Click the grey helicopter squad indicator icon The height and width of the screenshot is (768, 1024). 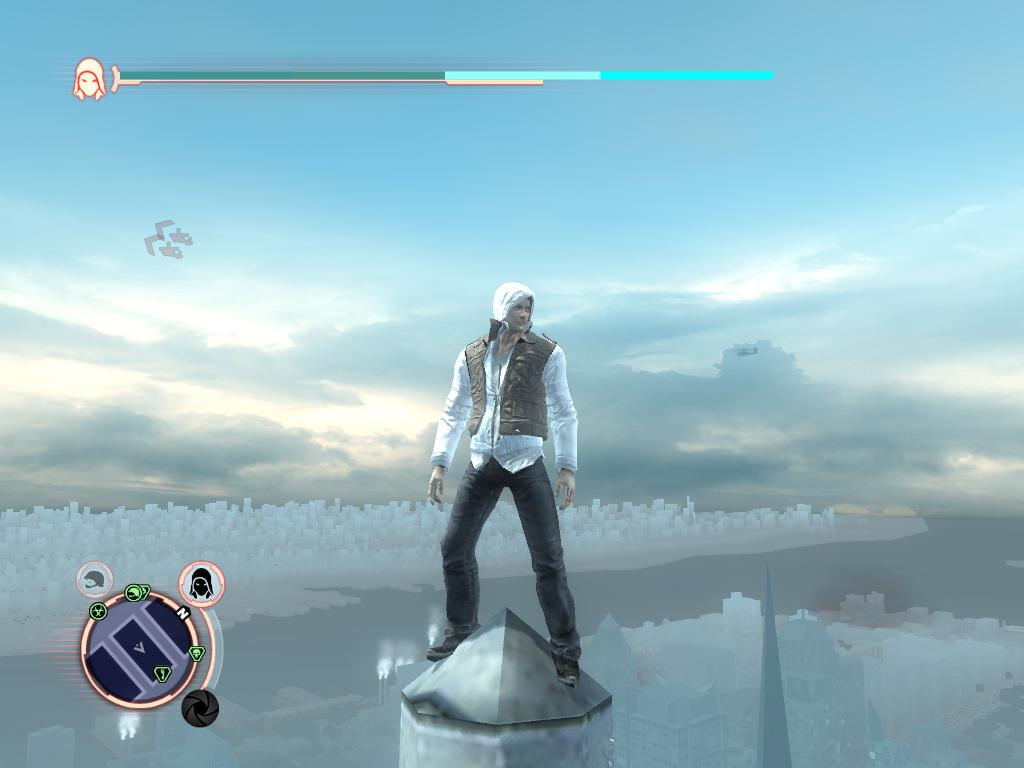[169, 240]
